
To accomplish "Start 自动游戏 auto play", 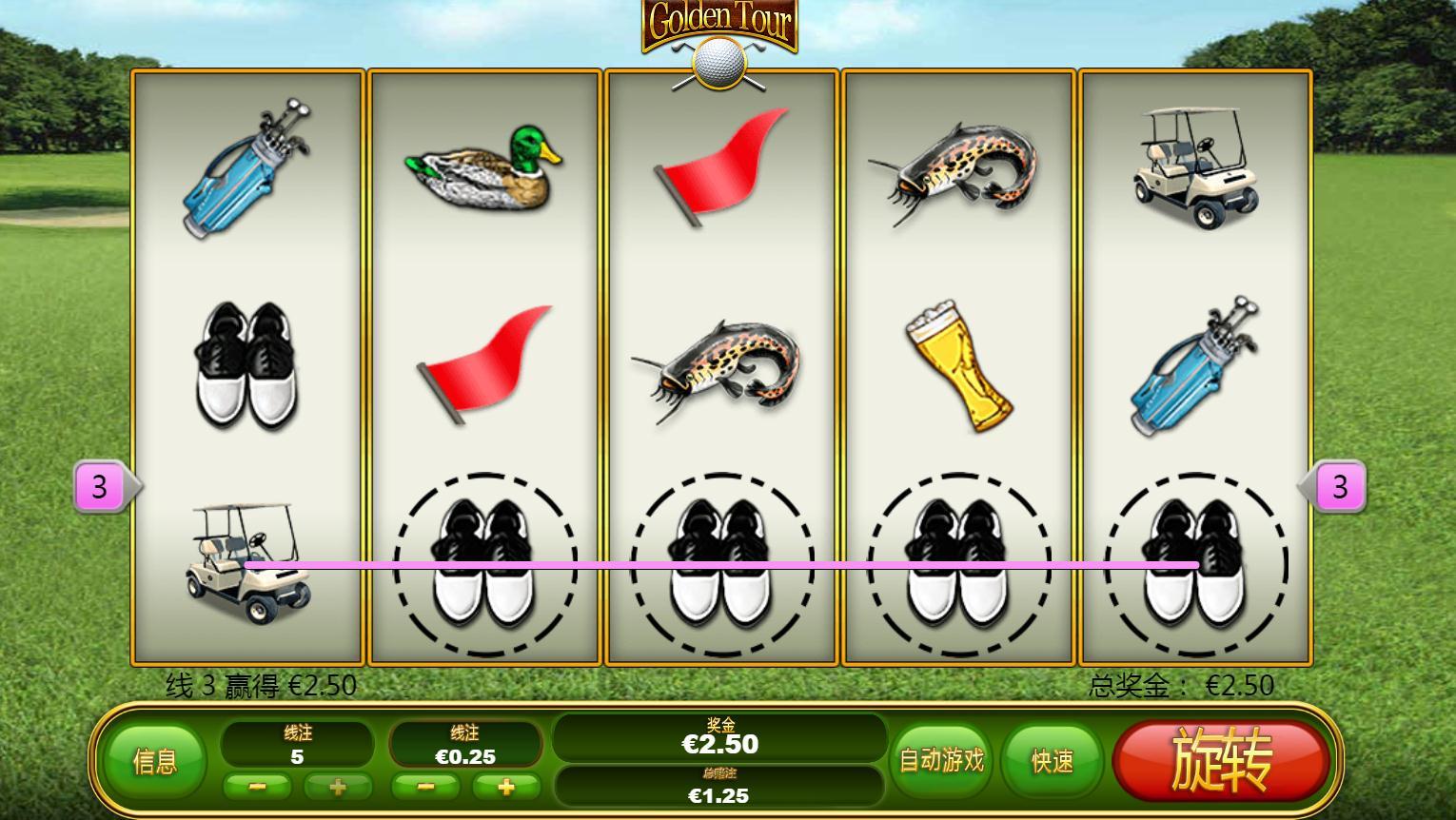I will point(941,760).
